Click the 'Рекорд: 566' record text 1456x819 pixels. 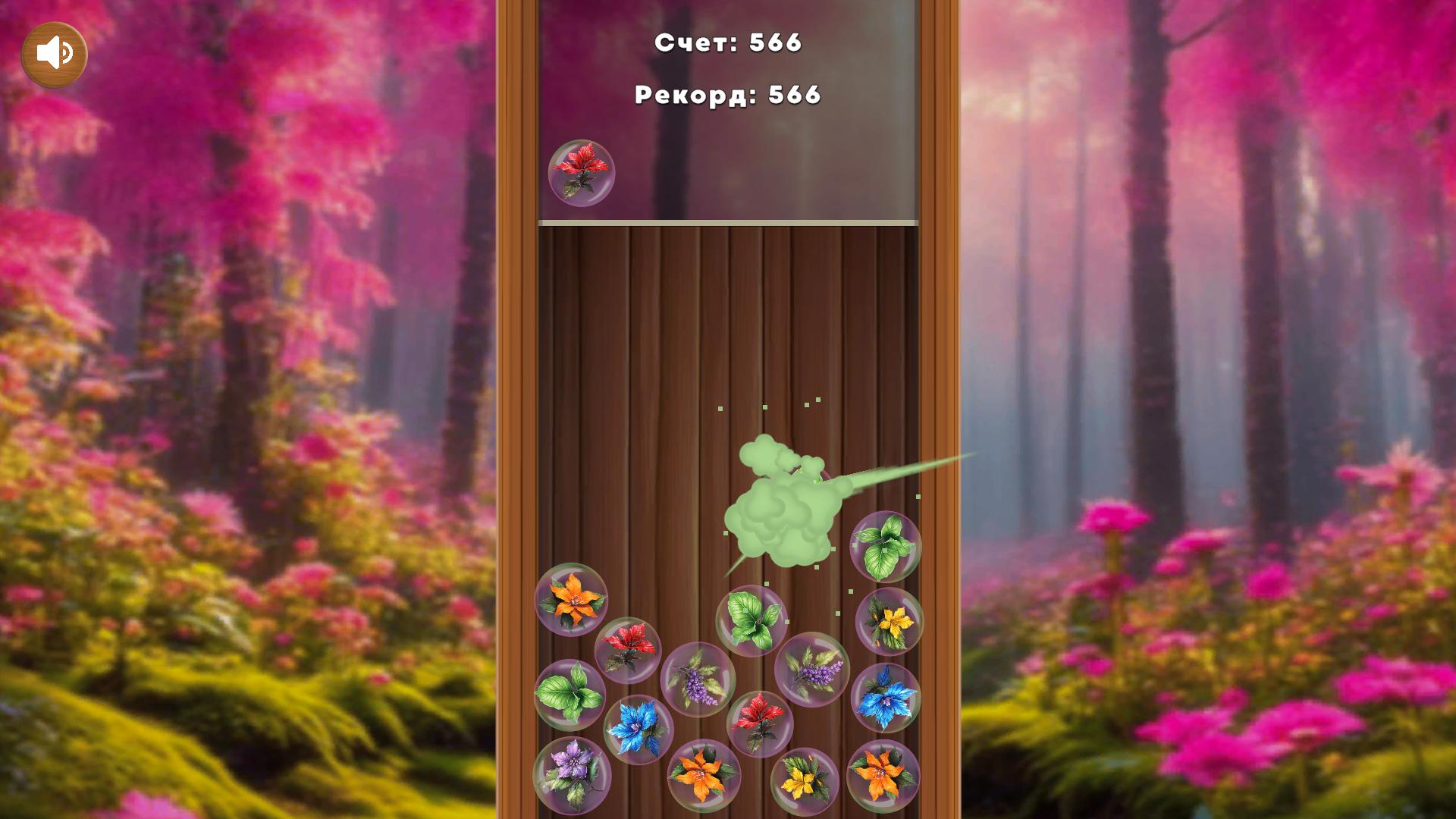(727, 94)
